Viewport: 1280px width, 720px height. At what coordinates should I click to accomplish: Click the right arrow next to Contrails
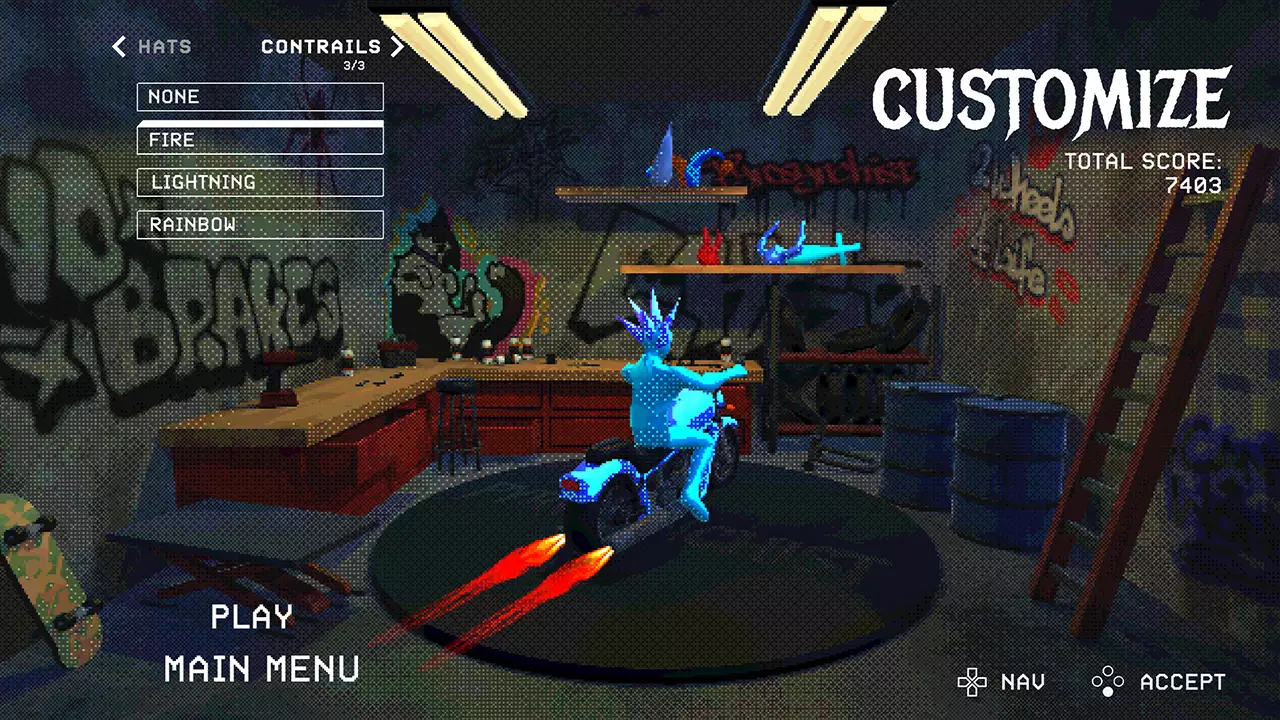(398, 47)
